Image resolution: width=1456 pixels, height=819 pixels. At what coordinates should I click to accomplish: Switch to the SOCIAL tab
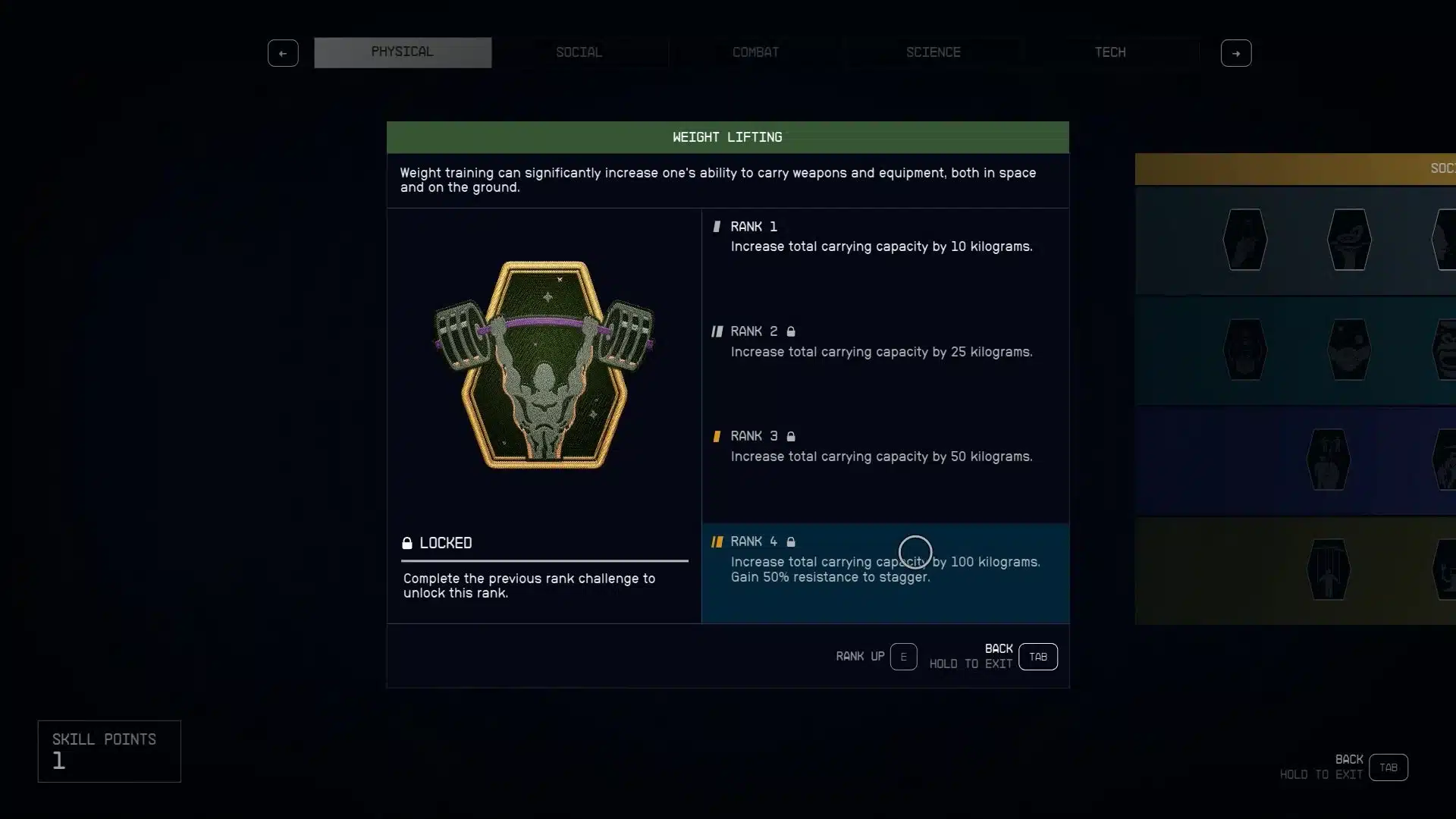[x=579, y=52]
